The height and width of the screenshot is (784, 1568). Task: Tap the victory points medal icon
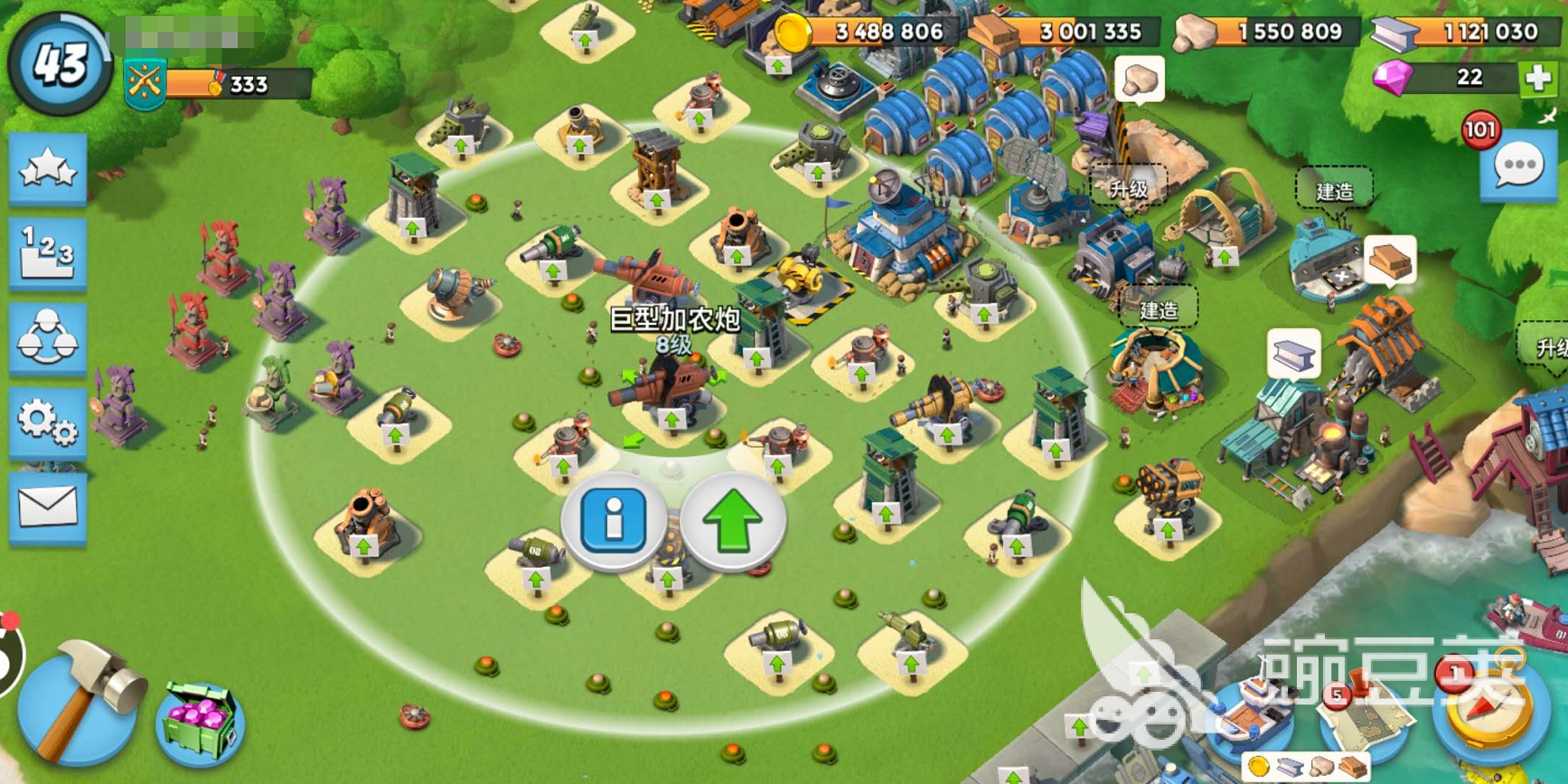[x=145, y=84]
